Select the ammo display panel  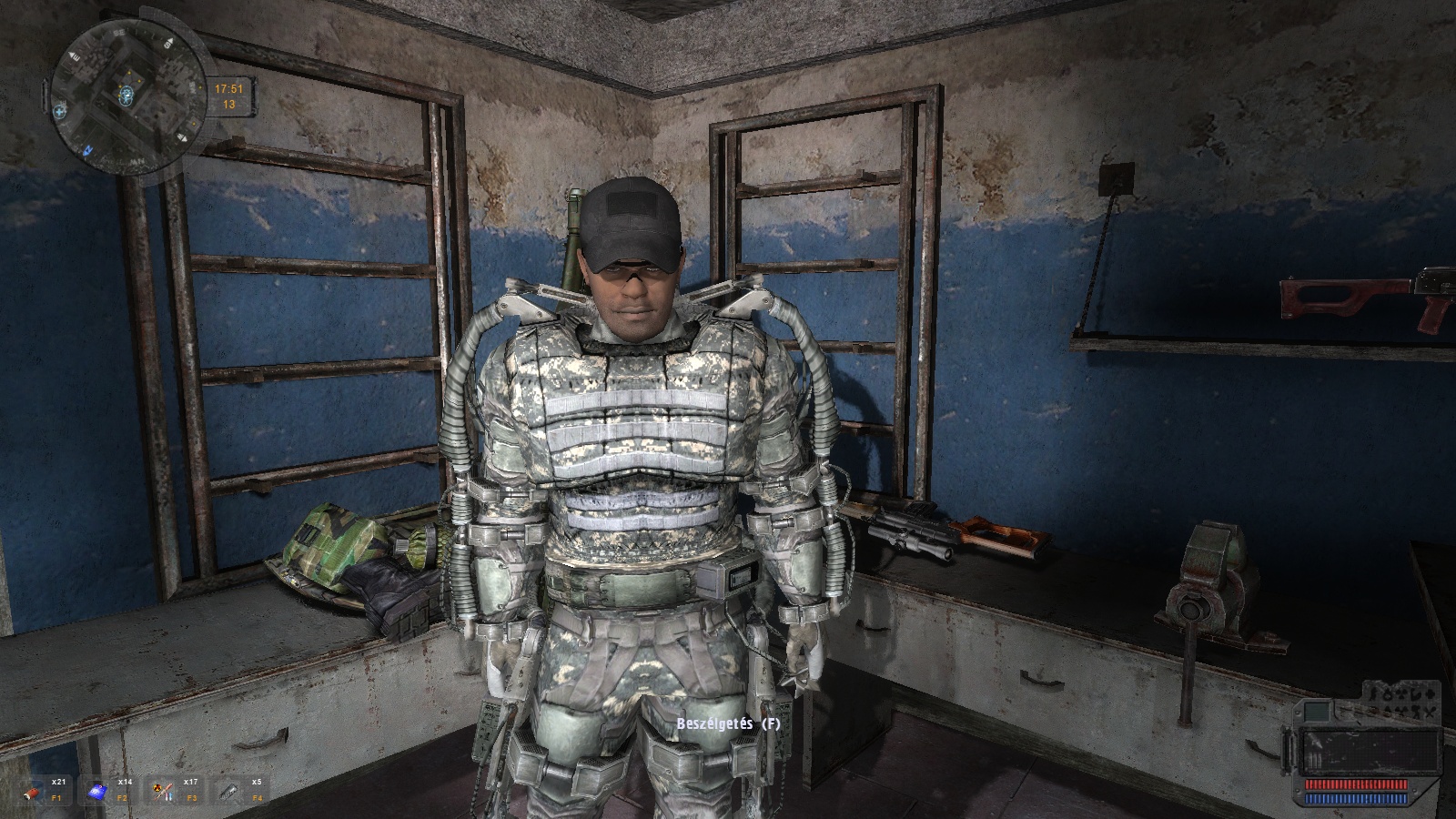1369,750
